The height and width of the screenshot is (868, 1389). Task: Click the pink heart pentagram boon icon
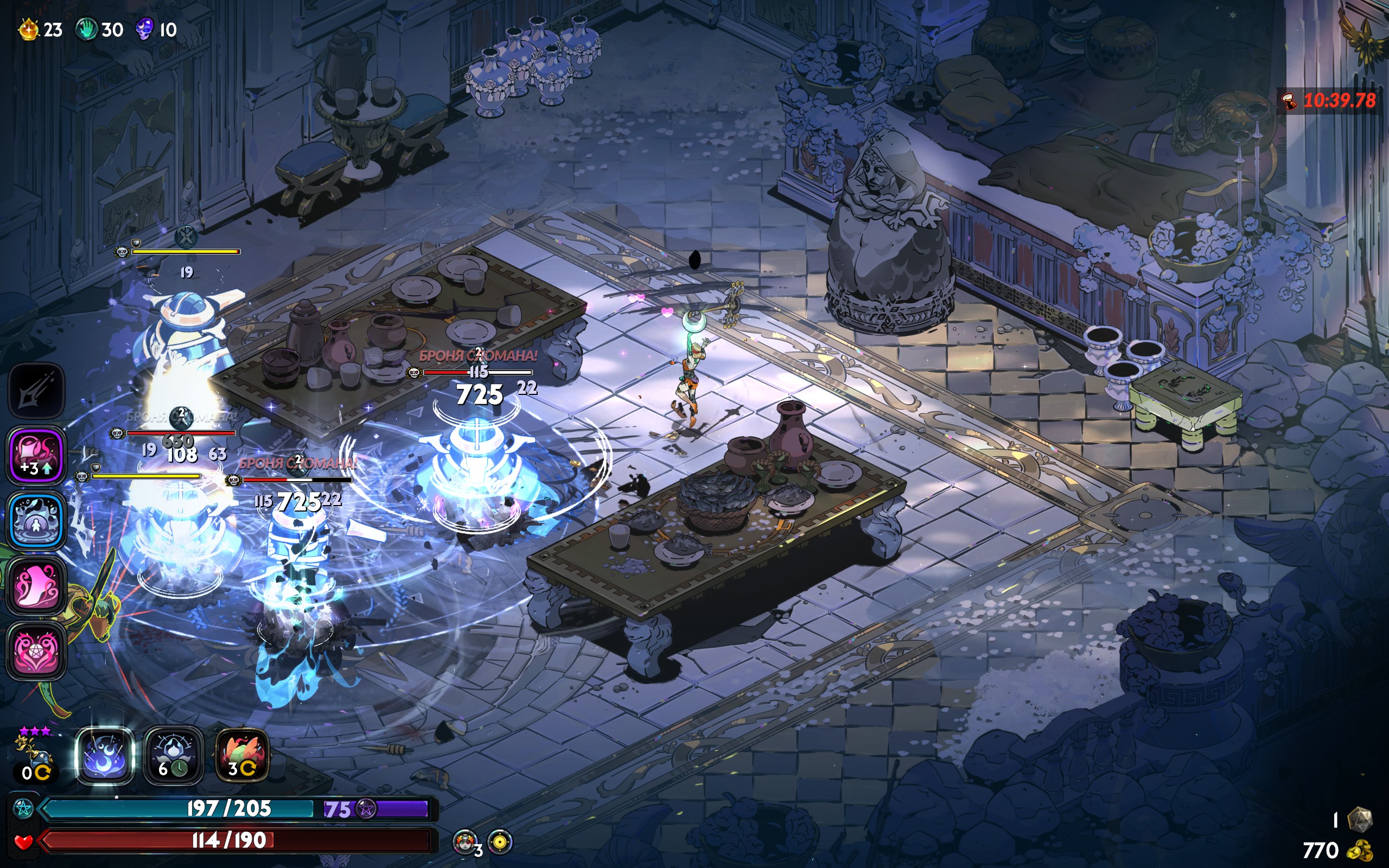point(36,651)
